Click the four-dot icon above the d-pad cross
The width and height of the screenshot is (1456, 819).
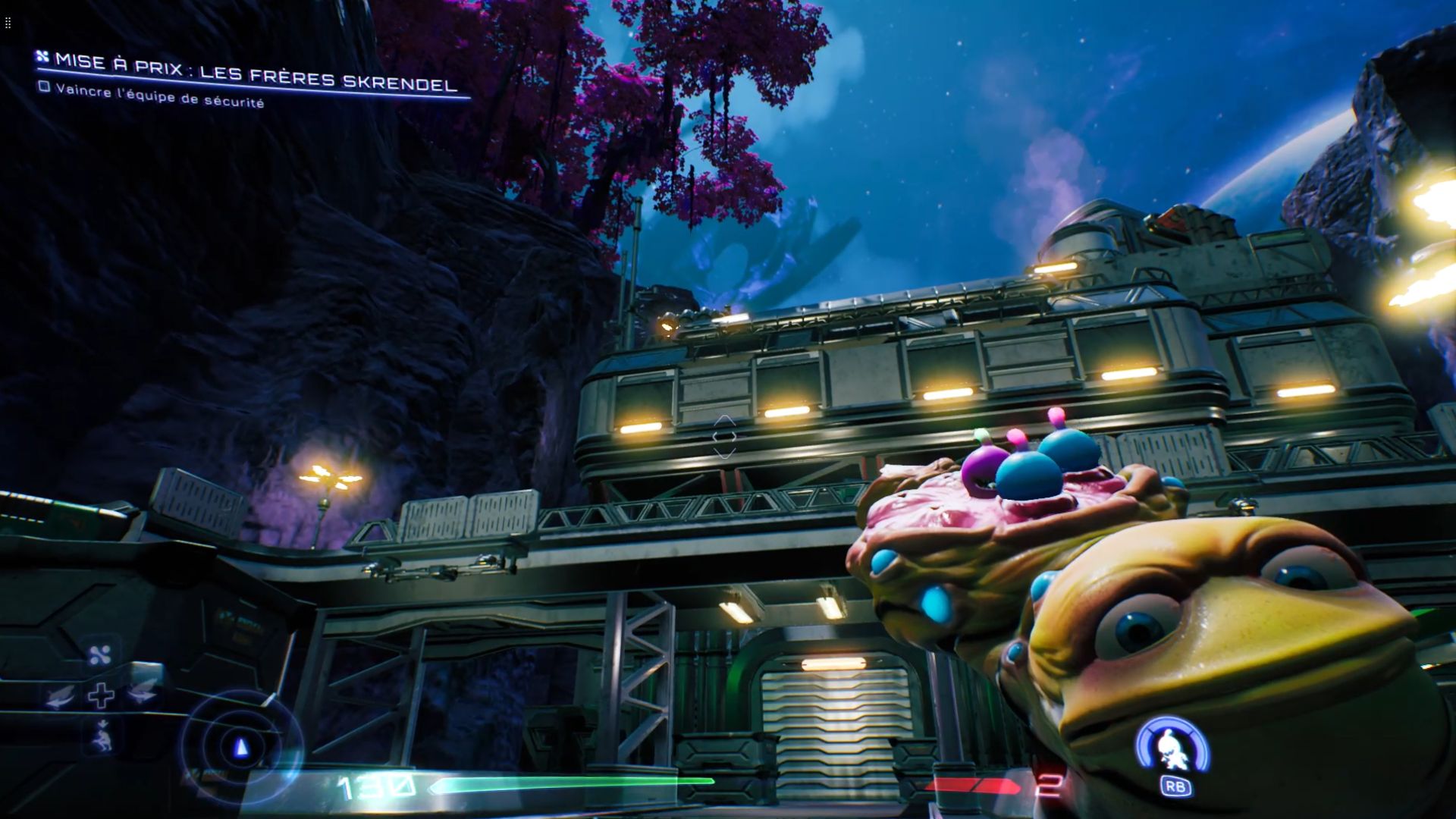pos(100,655)
